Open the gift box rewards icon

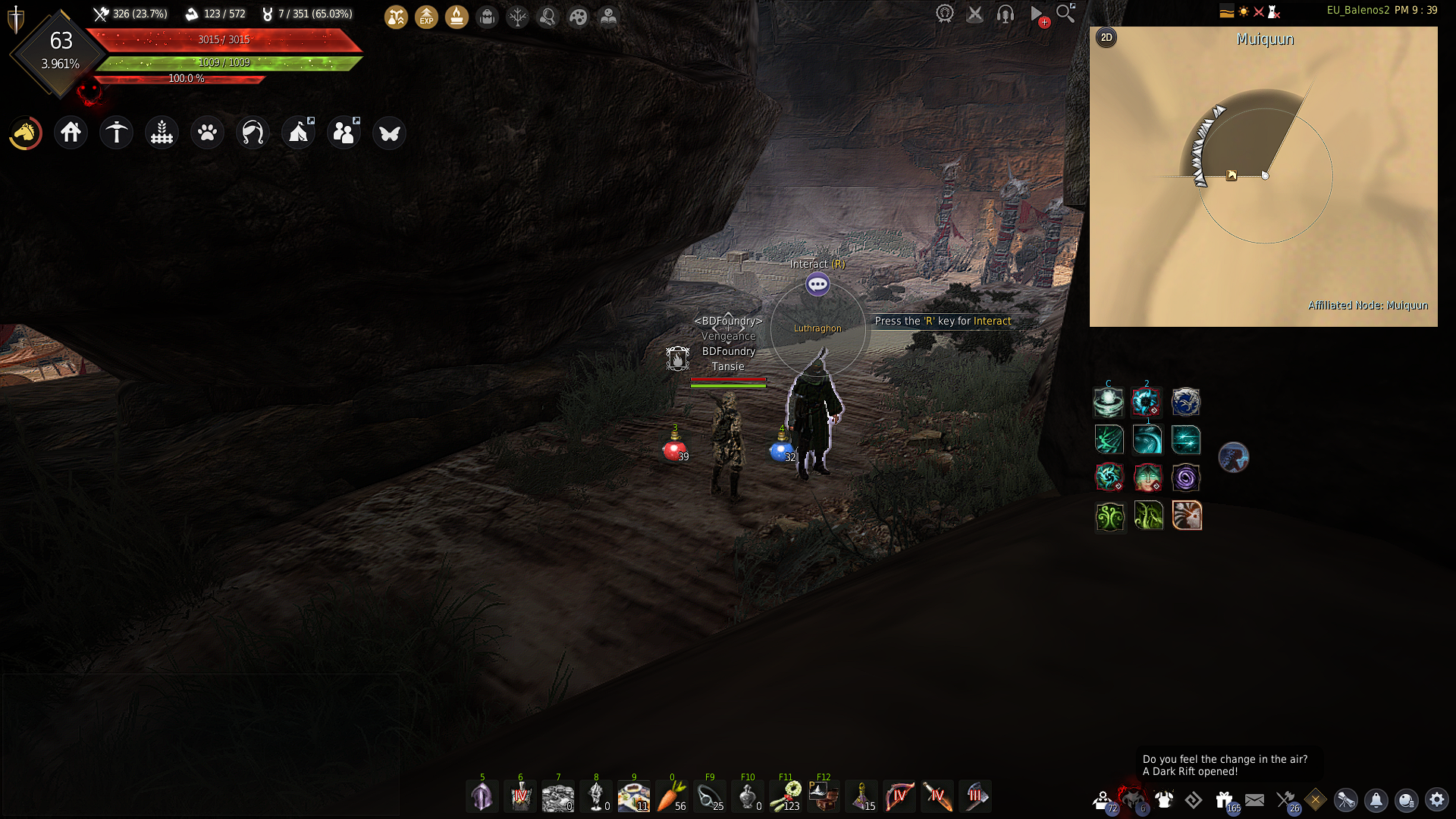click(x=1224, y=800)
